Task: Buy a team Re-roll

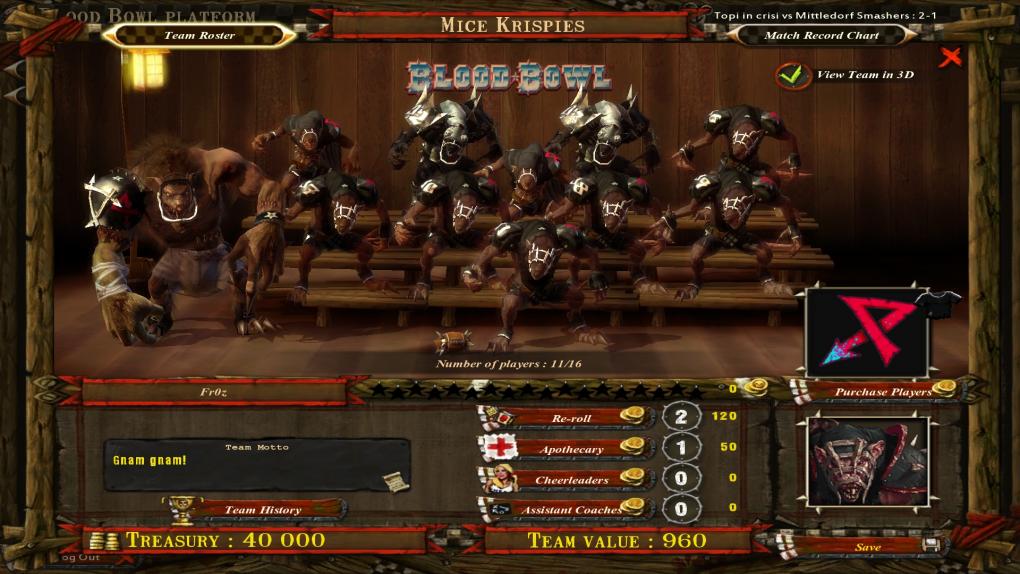Action: [x=570, y=417]
